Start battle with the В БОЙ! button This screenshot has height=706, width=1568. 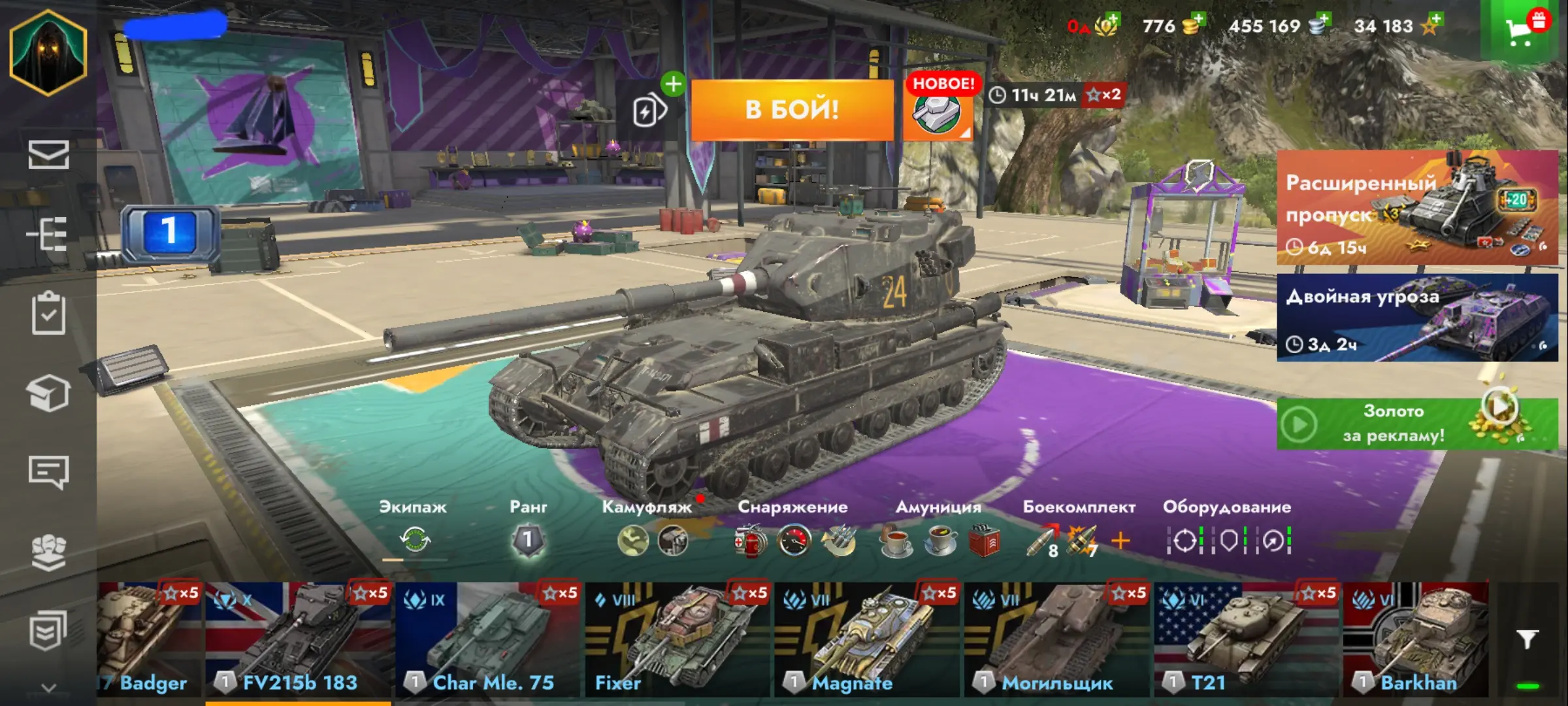point(792,110)
